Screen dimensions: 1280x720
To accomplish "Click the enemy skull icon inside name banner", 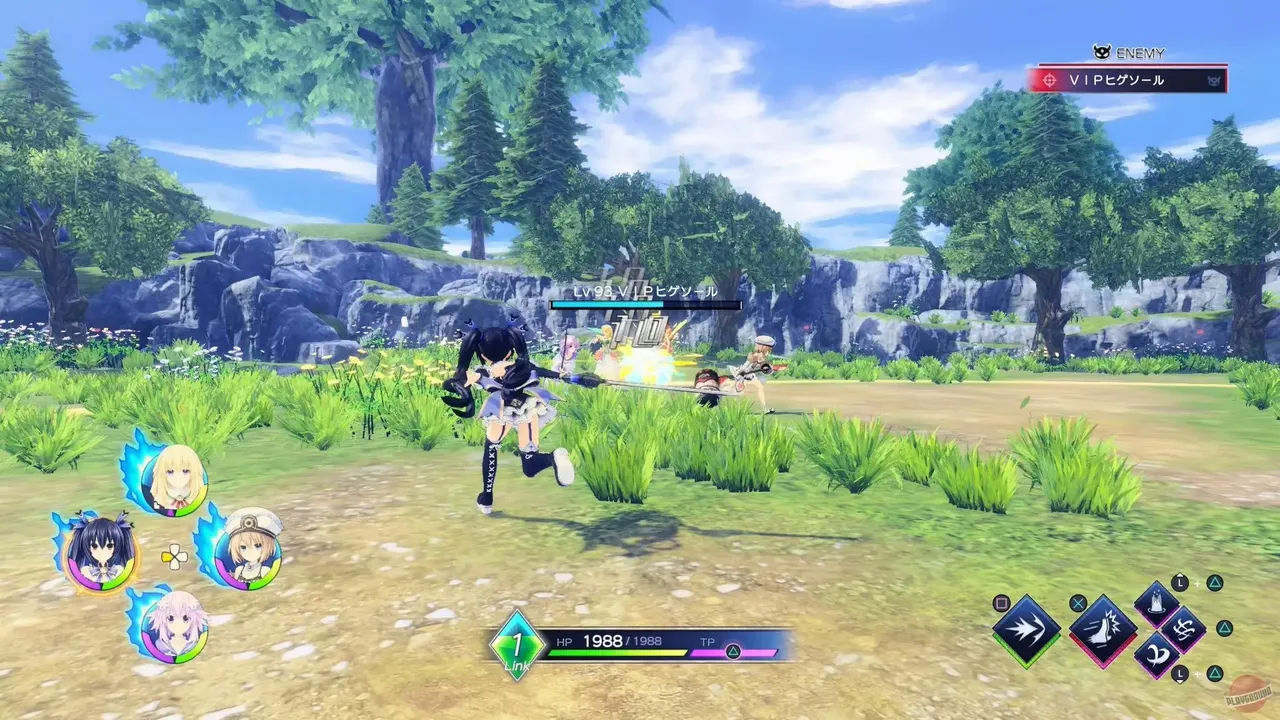I will 1213,81.
